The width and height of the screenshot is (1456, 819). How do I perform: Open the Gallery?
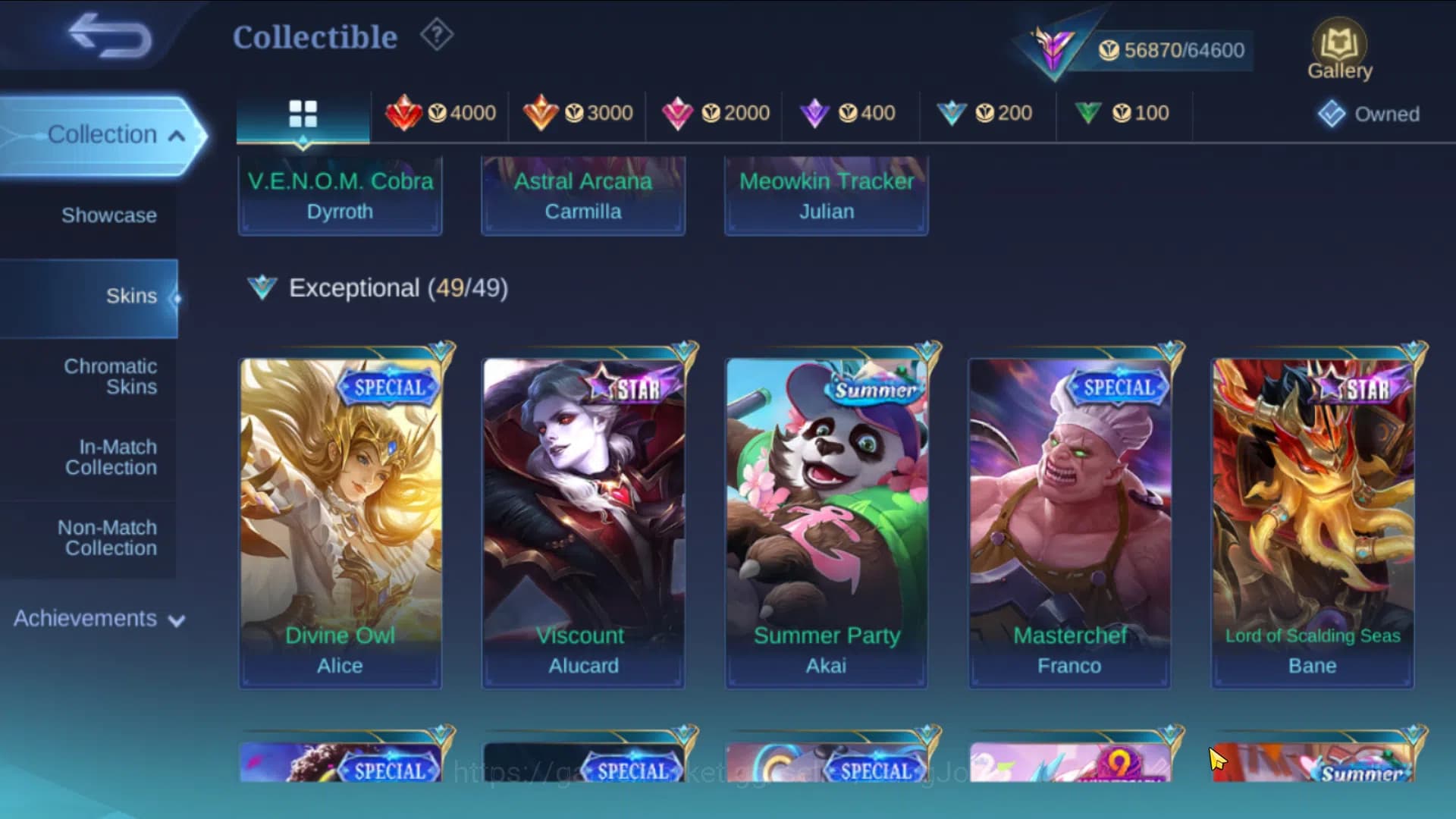[1340, 47]
